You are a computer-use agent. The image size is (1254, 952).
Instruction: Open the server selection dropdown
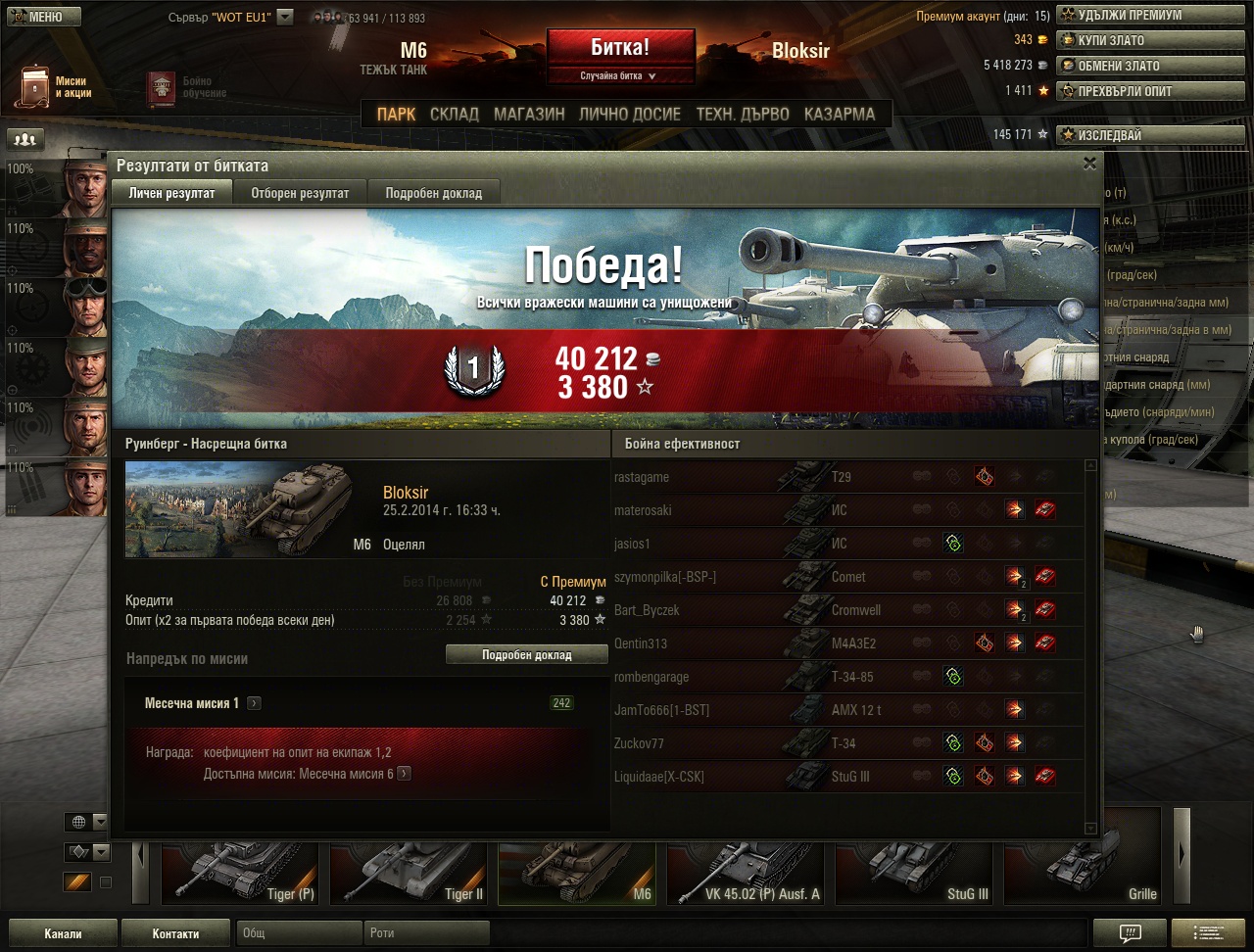[x=285, y=17]
